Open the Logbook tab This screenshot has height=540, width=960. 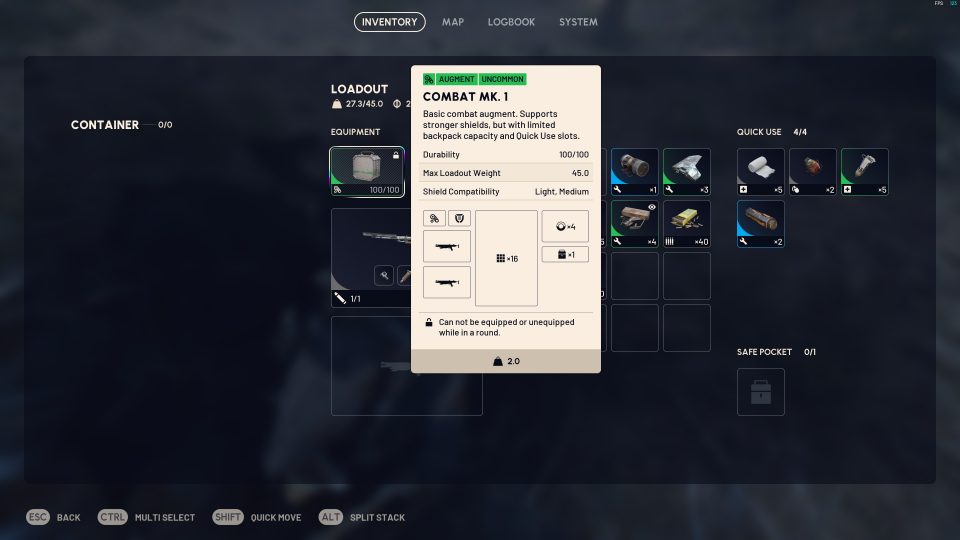pyautogui.click(x=511, y=22)
